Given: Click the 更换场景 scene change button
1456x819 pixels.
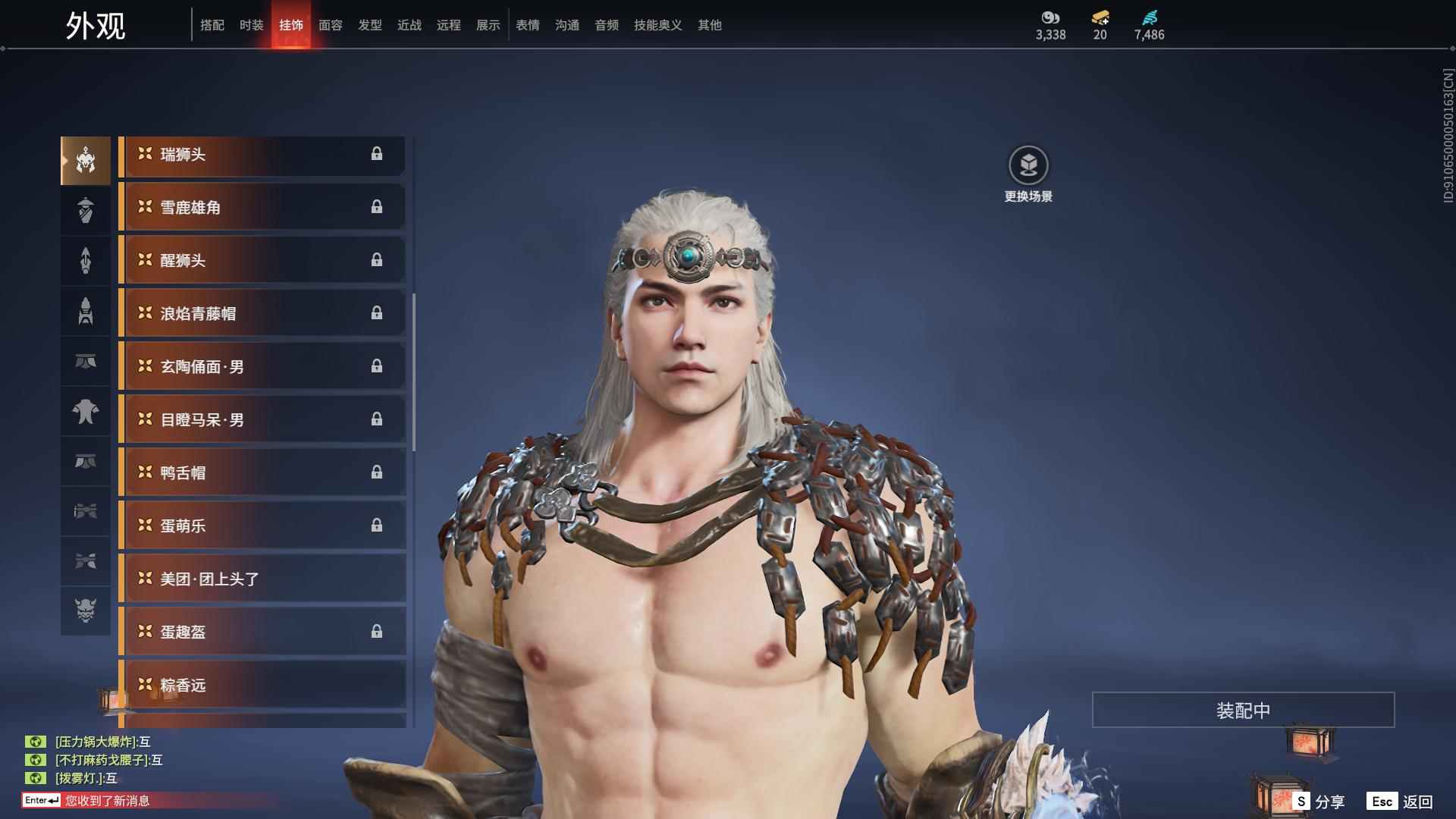Looking at the screenshot, I should [1028, 174].
